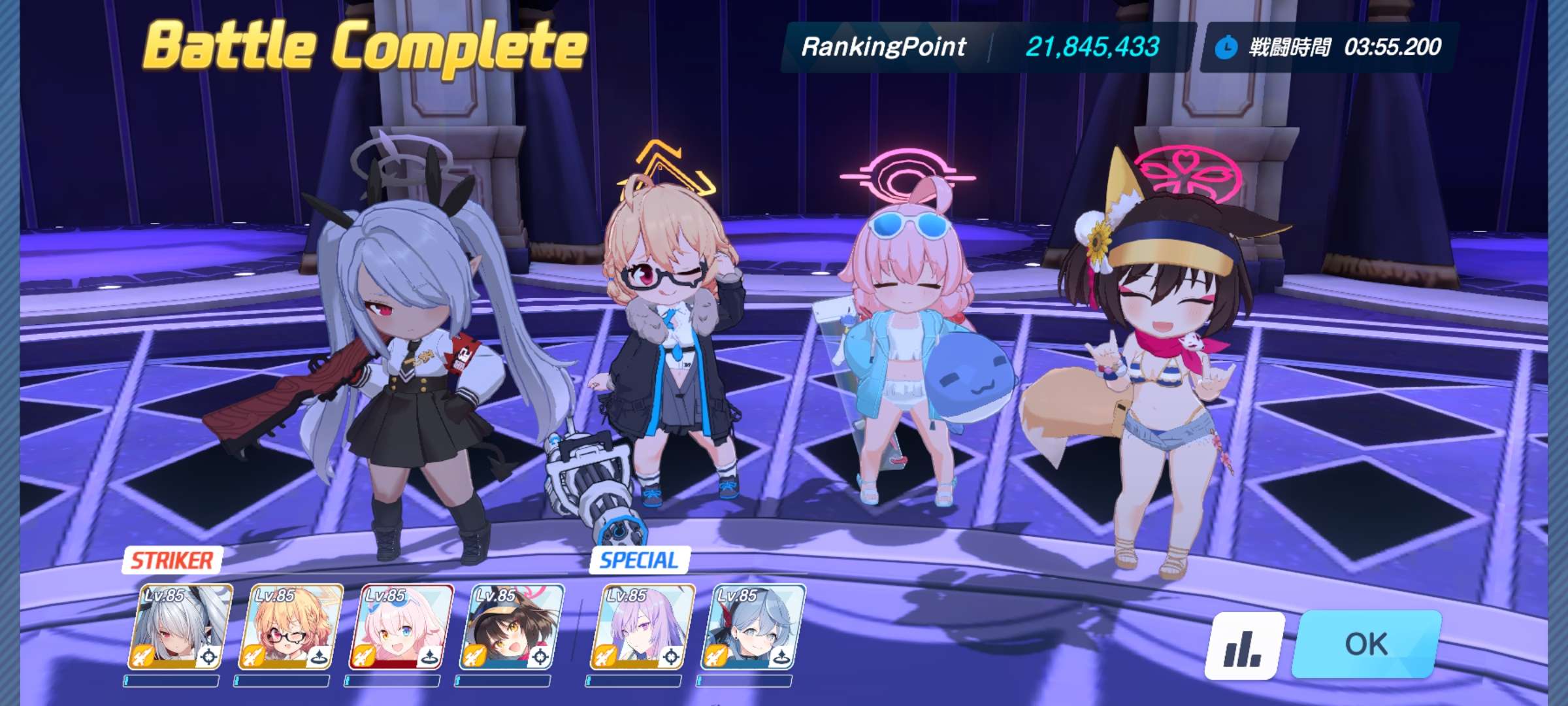Viewport: 1568px width, 706px height.
Task: Open the battle statistics bar chart
Action: pos(1243,647)
